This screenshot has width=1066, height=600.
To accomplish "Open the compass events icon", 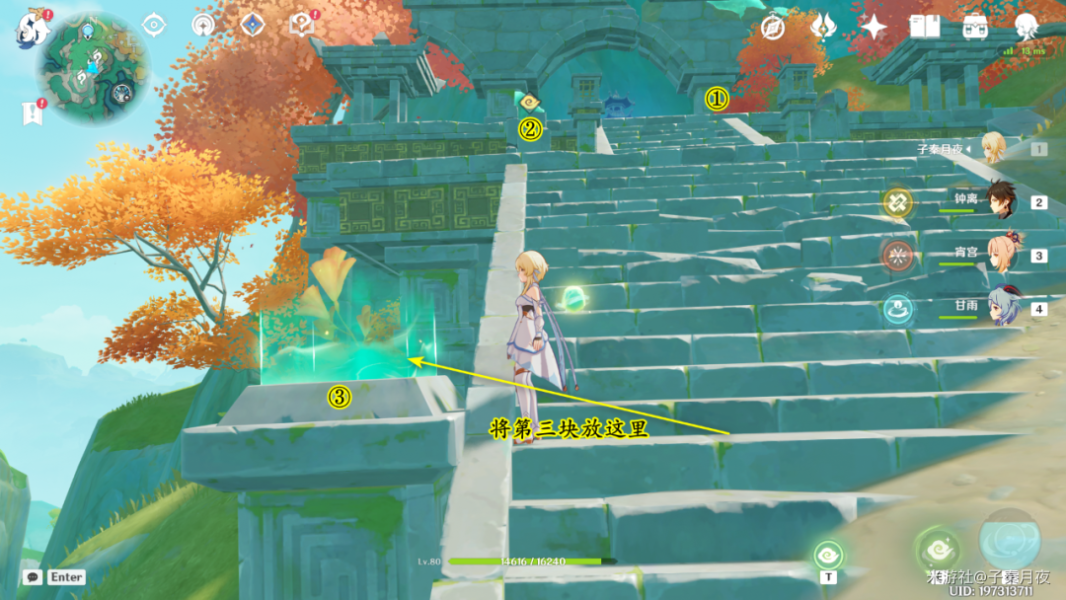I will point(772,27).
